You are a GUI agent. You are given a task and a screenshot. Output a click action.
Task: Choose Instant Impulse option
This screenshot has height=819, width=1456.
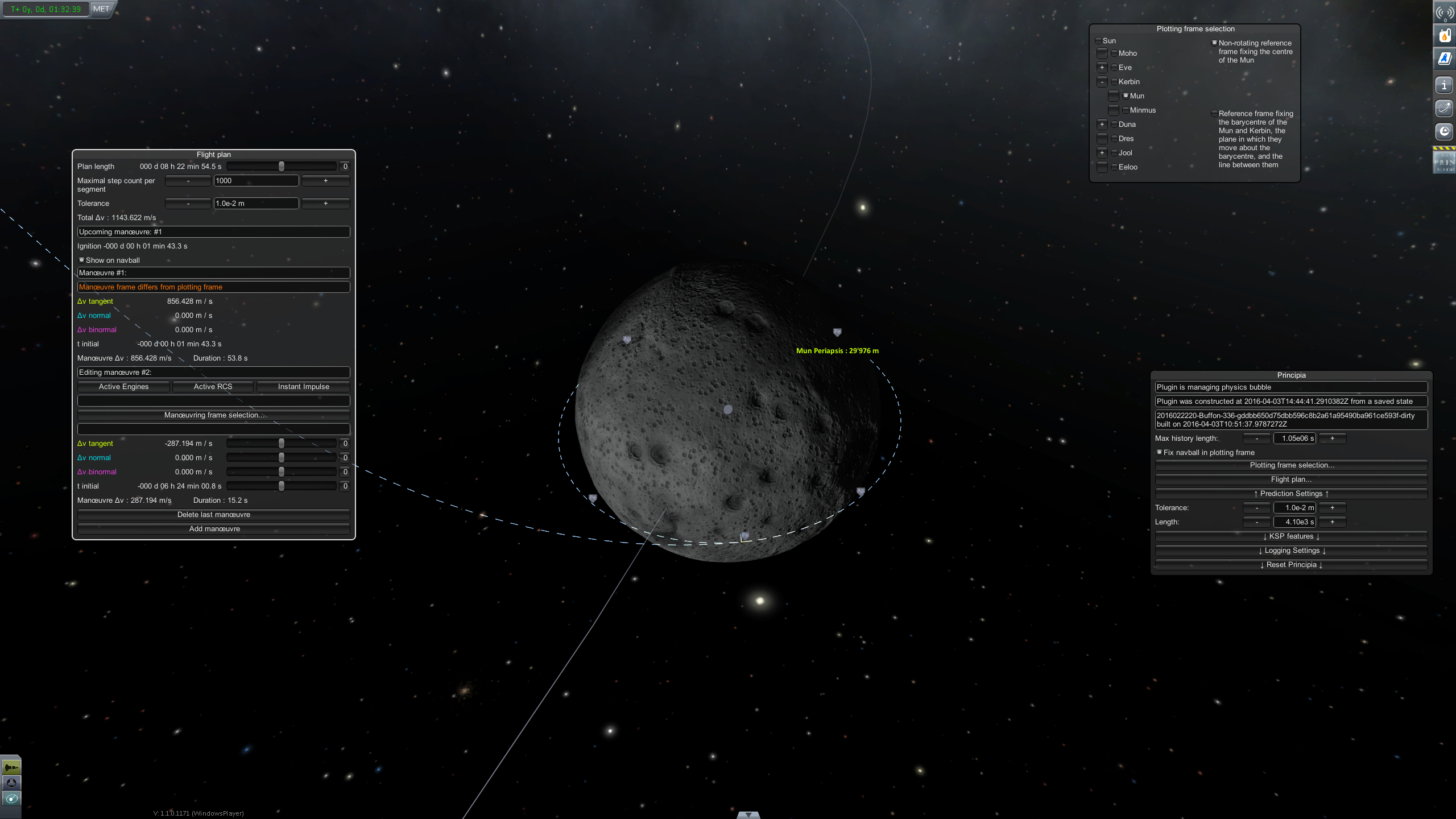point(303,387)
